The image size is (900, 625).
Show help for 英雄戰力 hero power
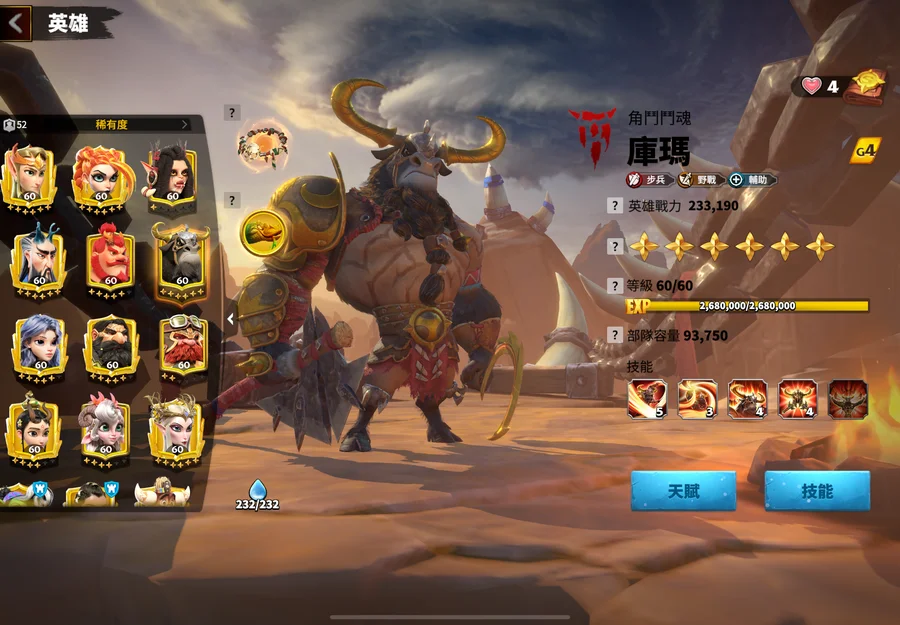(x=616, y=206)
